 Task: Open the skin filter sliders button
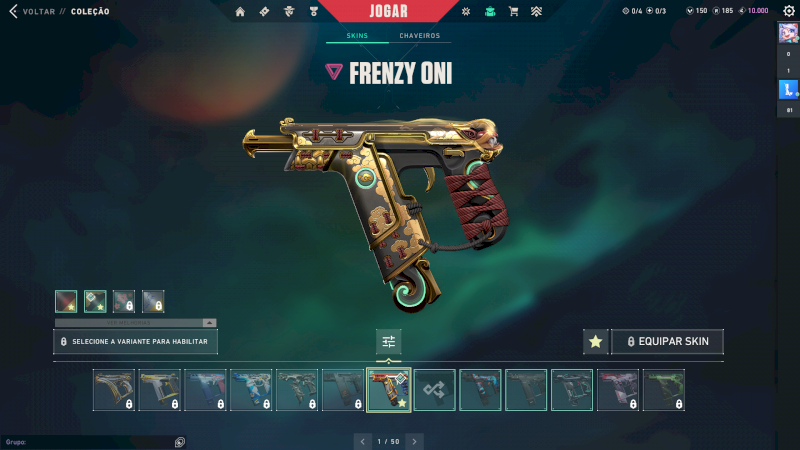pyautogui.click(x=389, y=342)
